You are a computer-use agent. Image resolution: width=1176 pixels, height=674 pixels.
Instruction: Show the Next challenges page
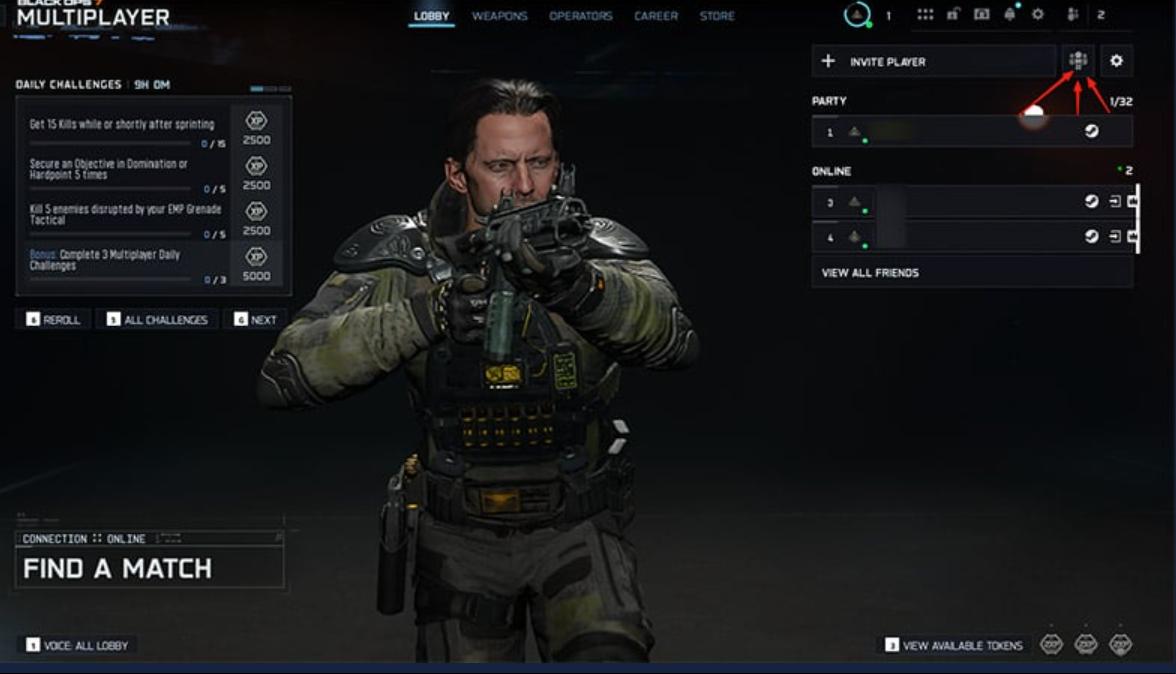pos(255,320)
